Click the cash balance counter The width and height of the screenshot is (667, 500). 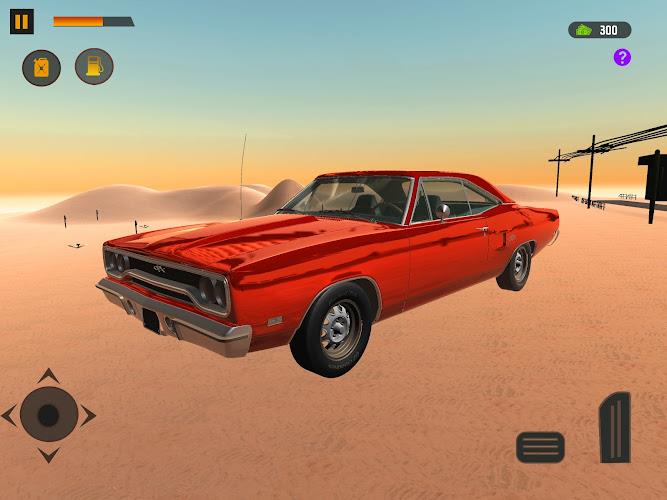click(599, 30)
